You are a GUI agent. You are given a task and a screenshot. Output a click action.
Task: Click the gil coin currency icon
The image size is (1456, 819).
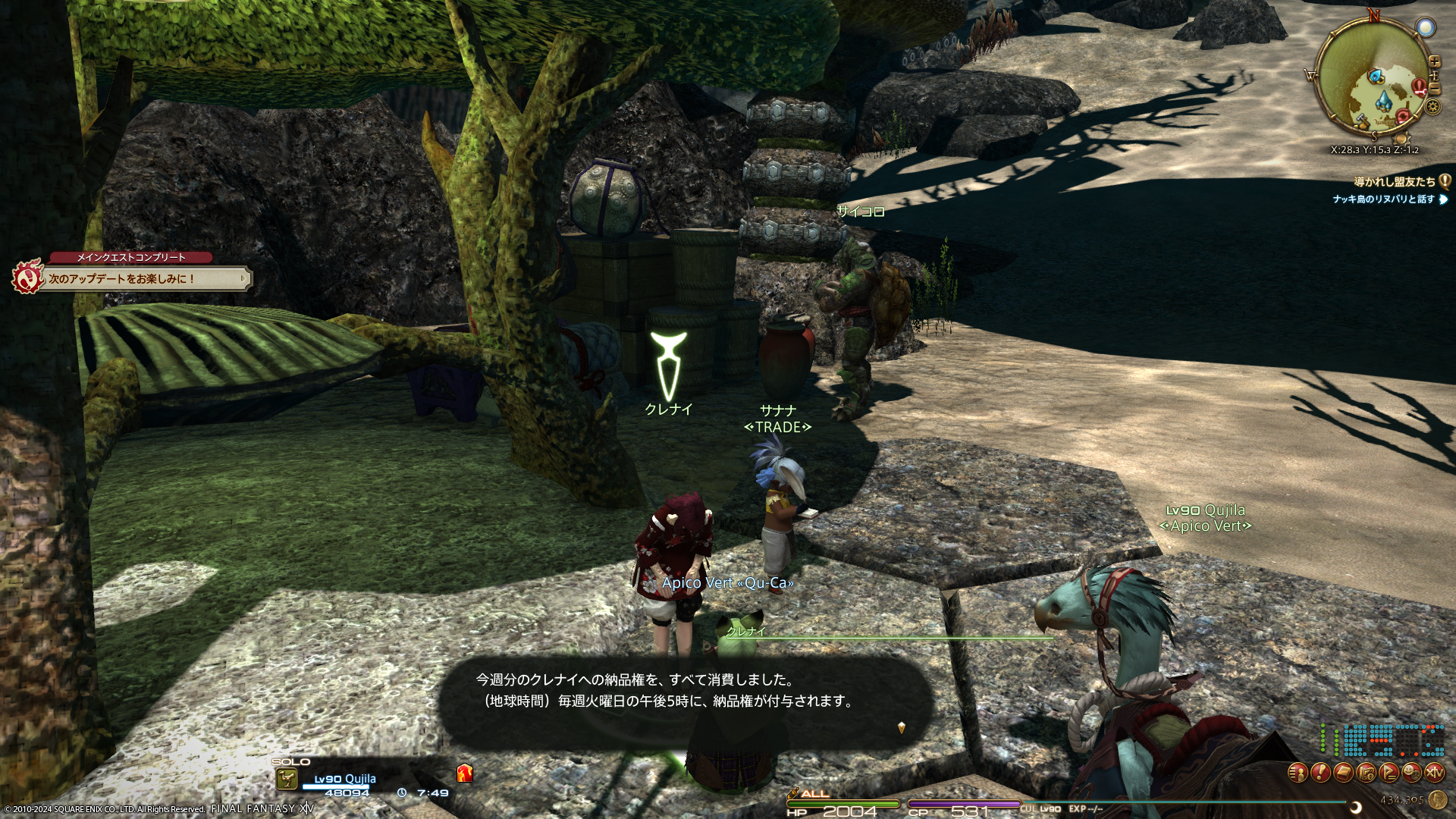click(x=1436, y=800)
